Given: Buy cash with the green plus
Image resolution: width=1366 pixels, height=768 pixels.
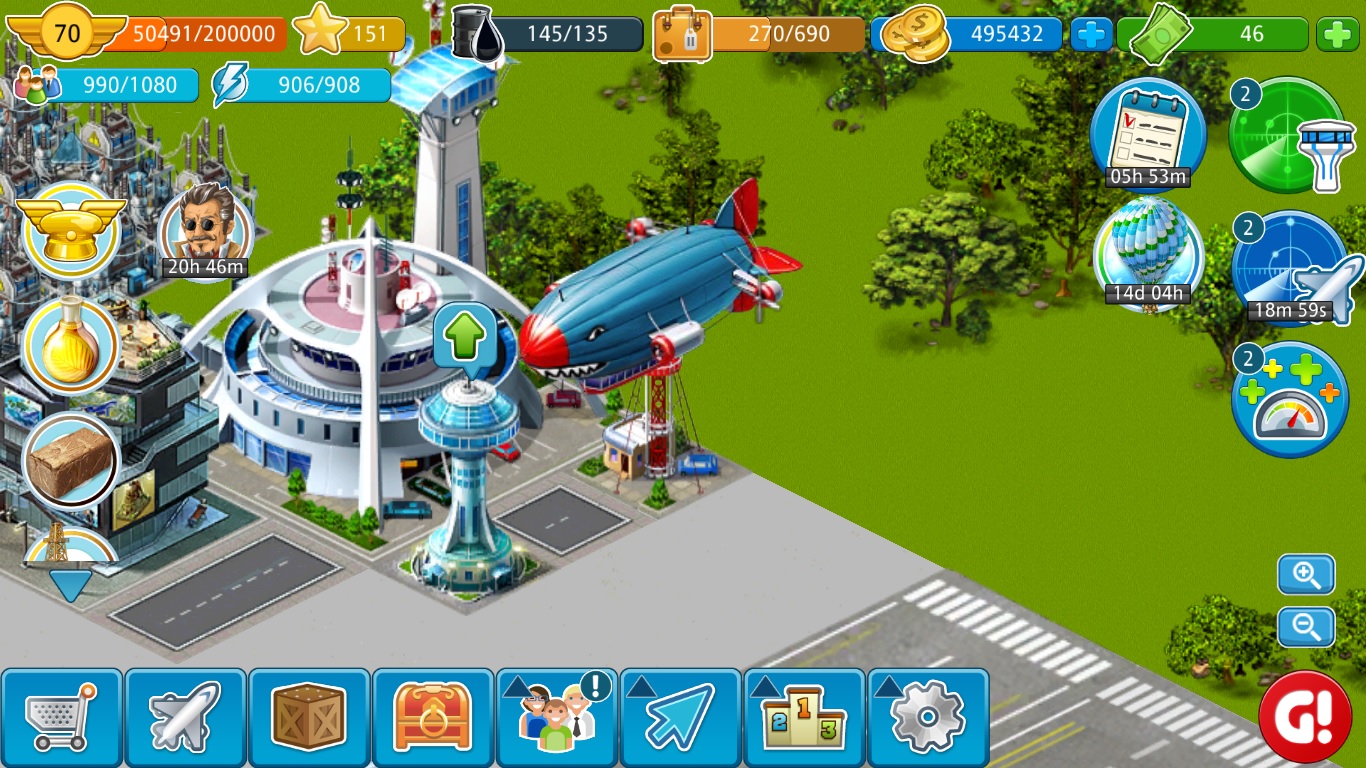Looking at the screenshot, I should point(1337,35).
